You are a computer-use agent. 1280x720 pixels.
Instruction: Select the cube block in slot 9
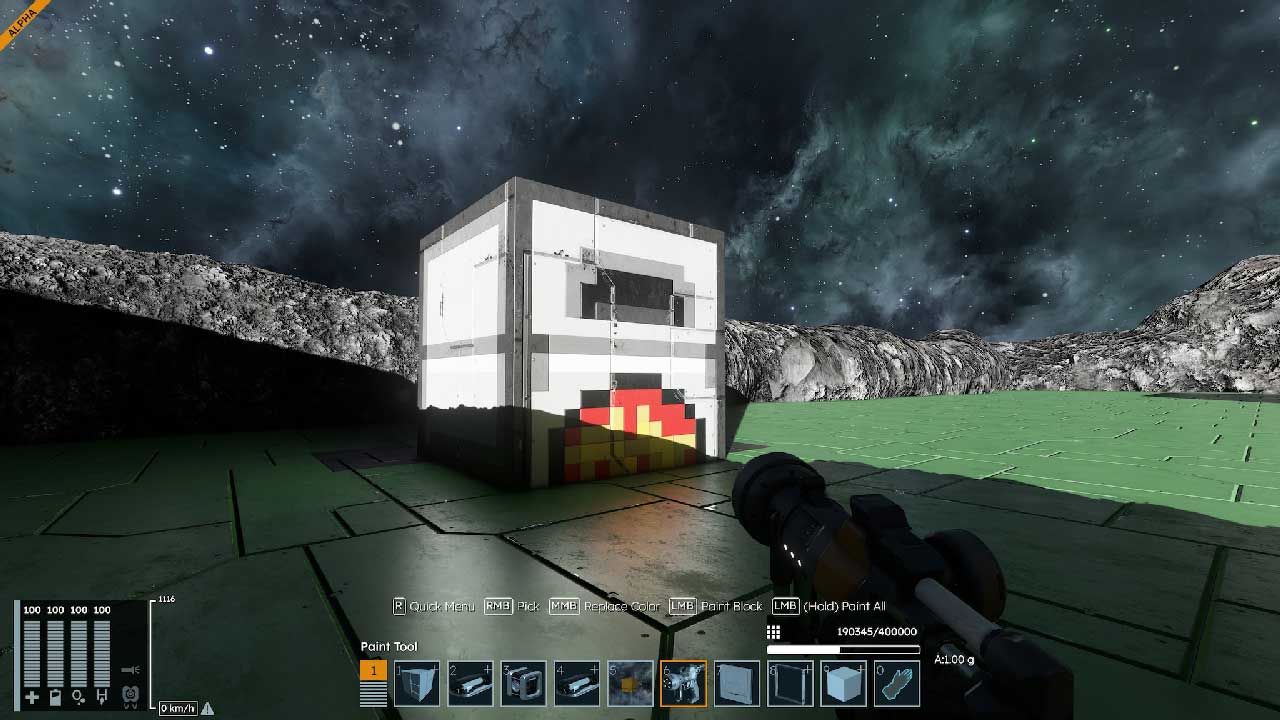pyautogui.click(x=843, y=684)
